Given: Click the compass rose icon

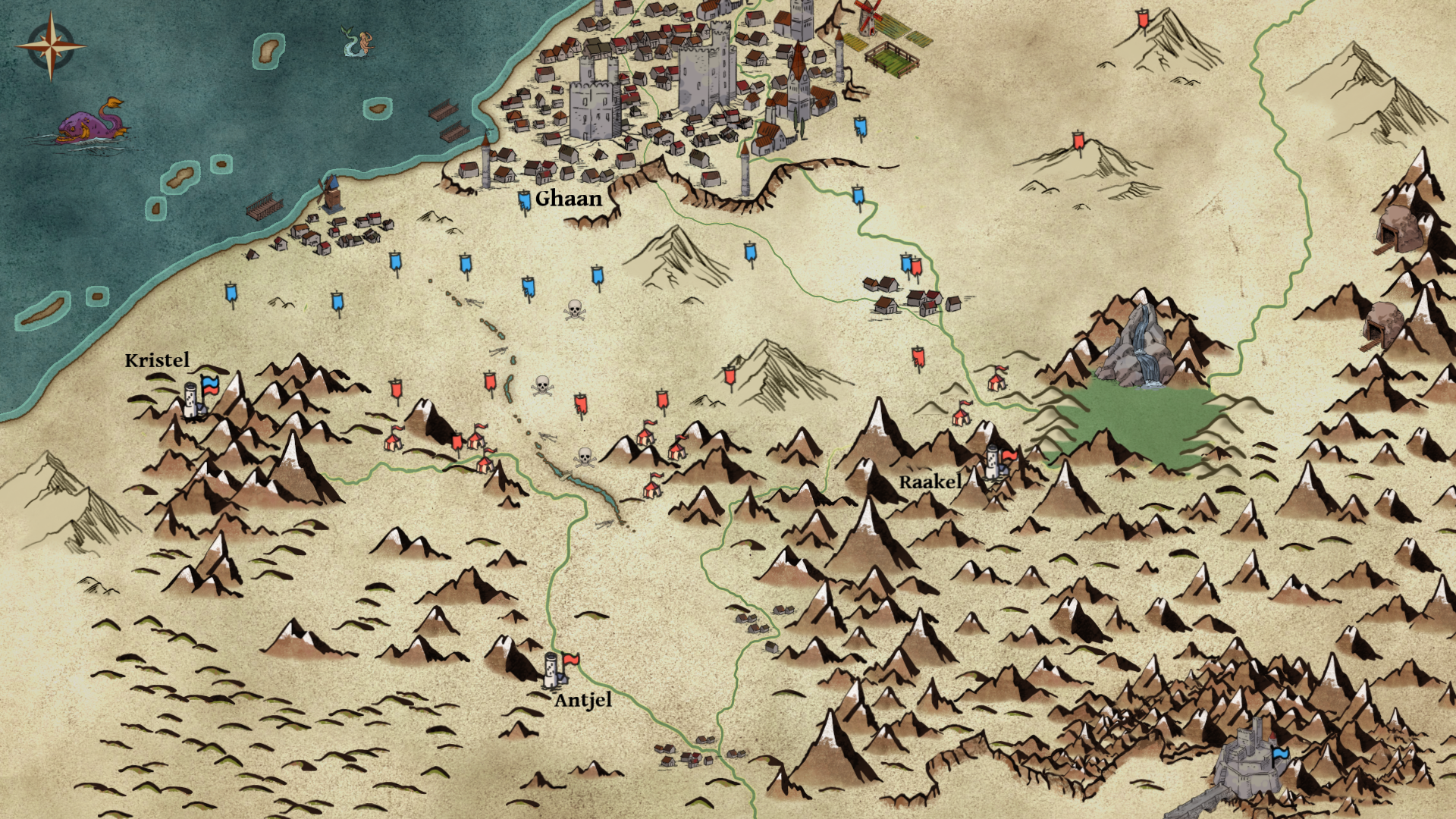Looking at the screenshot, I should [x=51, y=46].
